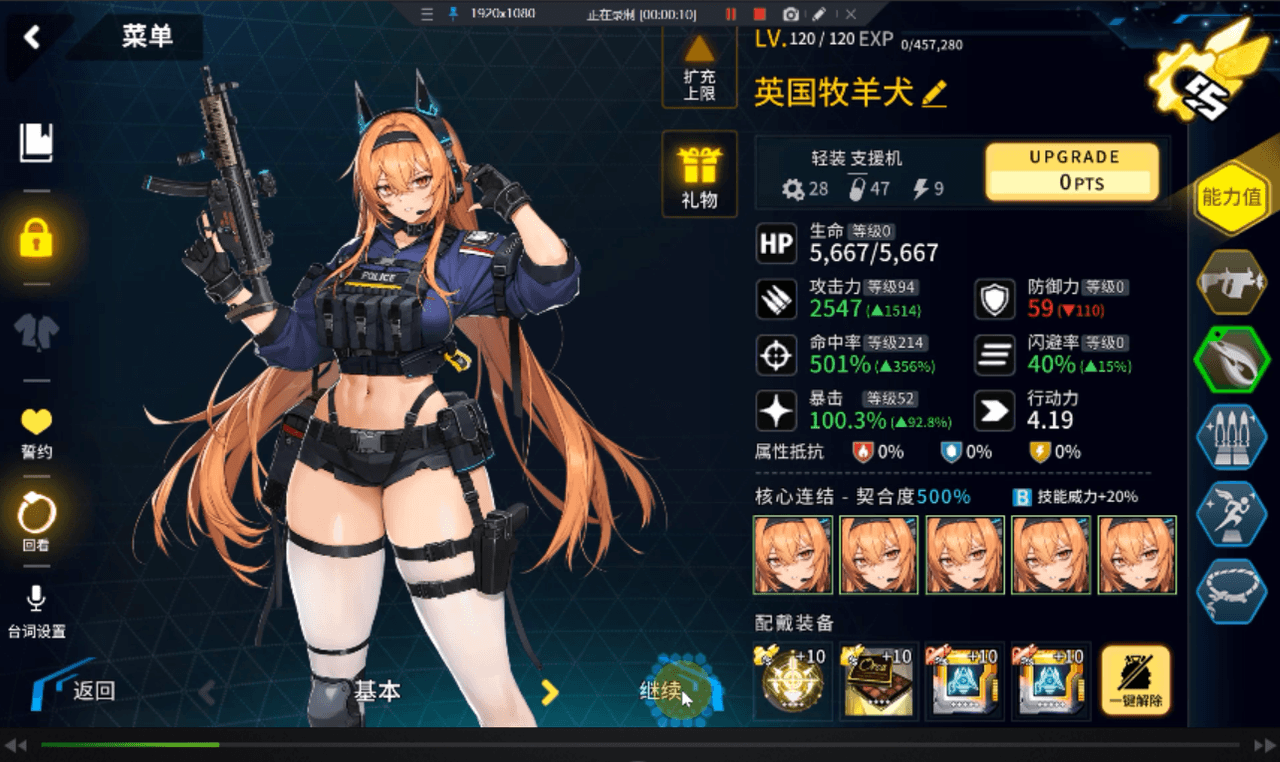Screen dimensions: 1280x762
Task: Click the UPGRADE 0 PTS button
Action: tap(1073, 171)
